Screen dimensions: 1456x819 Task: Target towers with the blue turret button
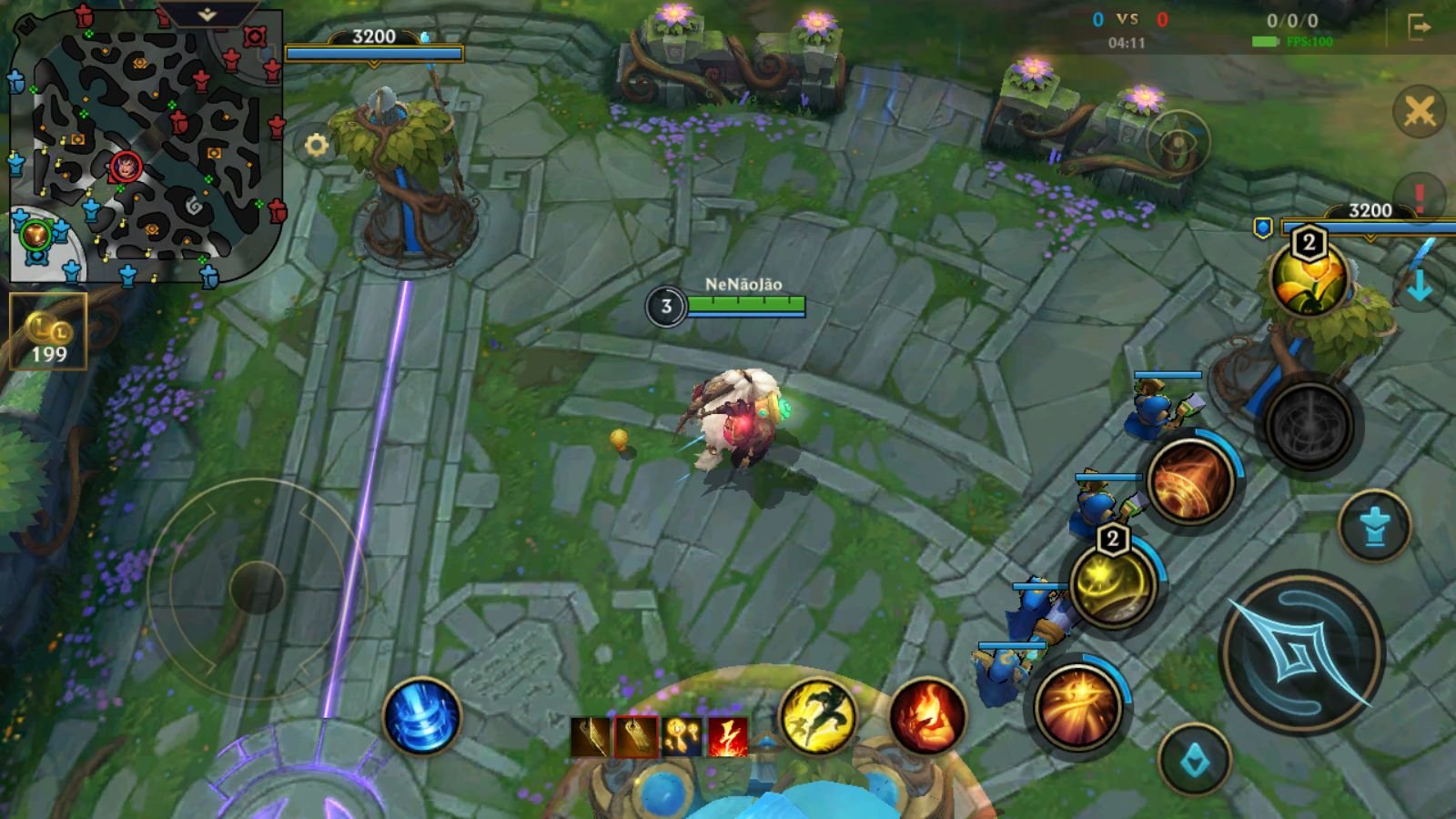[1374, 527]
